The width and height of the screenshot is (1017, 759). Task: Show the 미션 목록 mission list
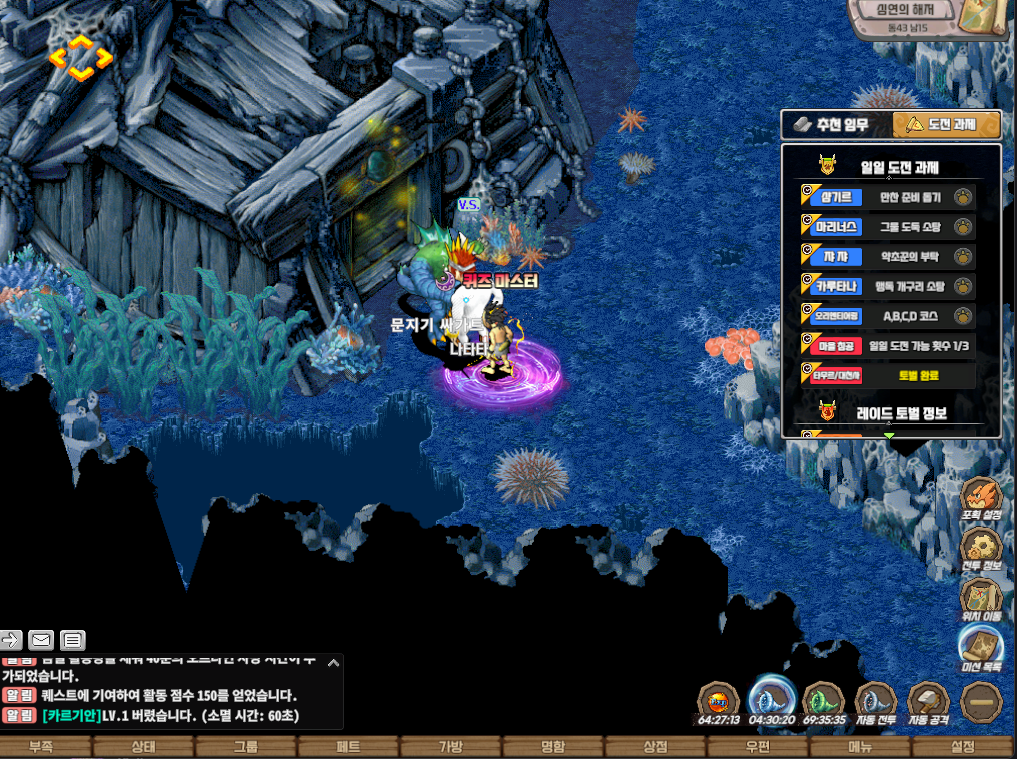click(x=981, y=649)
